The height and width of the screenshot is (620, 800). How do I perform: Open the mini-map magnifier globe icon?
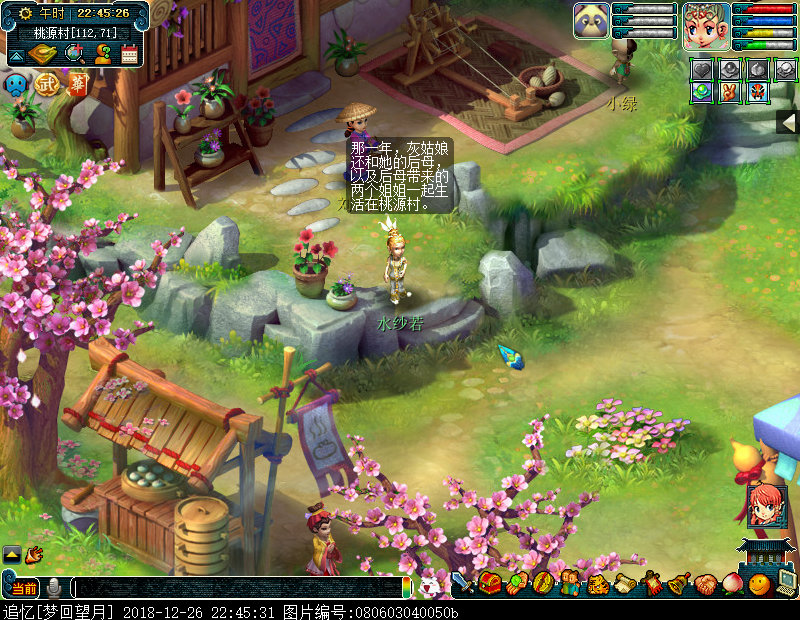[75, 54]
